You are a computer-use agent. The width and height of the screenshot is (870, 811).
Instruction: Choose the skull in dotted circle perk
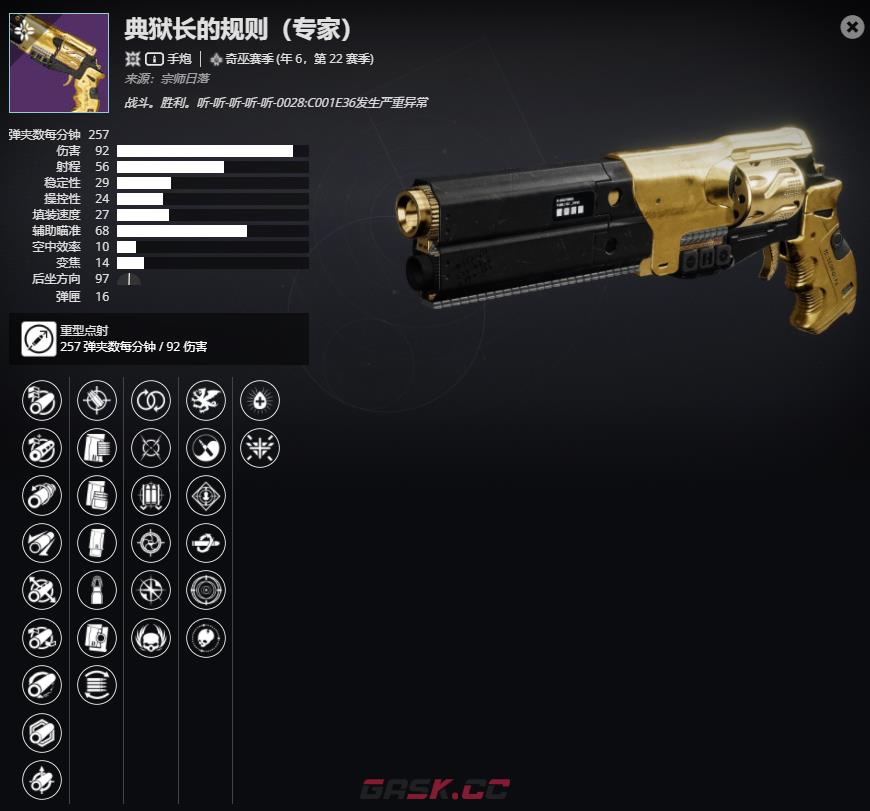pos(206,637)
